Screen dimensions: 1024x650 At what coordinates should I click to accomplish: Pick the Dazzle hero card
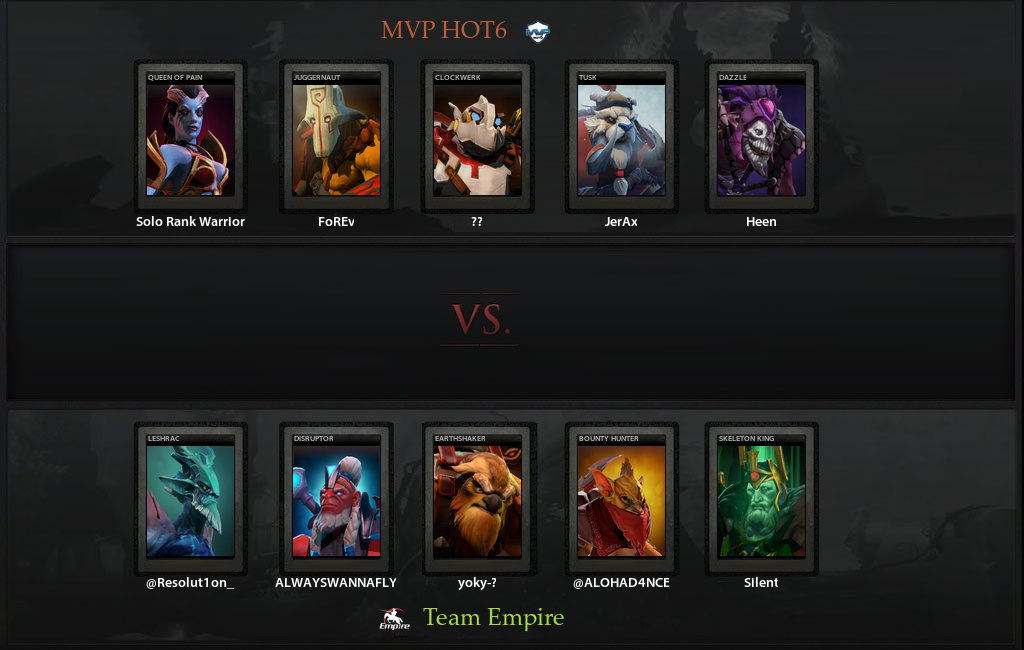[761, 138]
